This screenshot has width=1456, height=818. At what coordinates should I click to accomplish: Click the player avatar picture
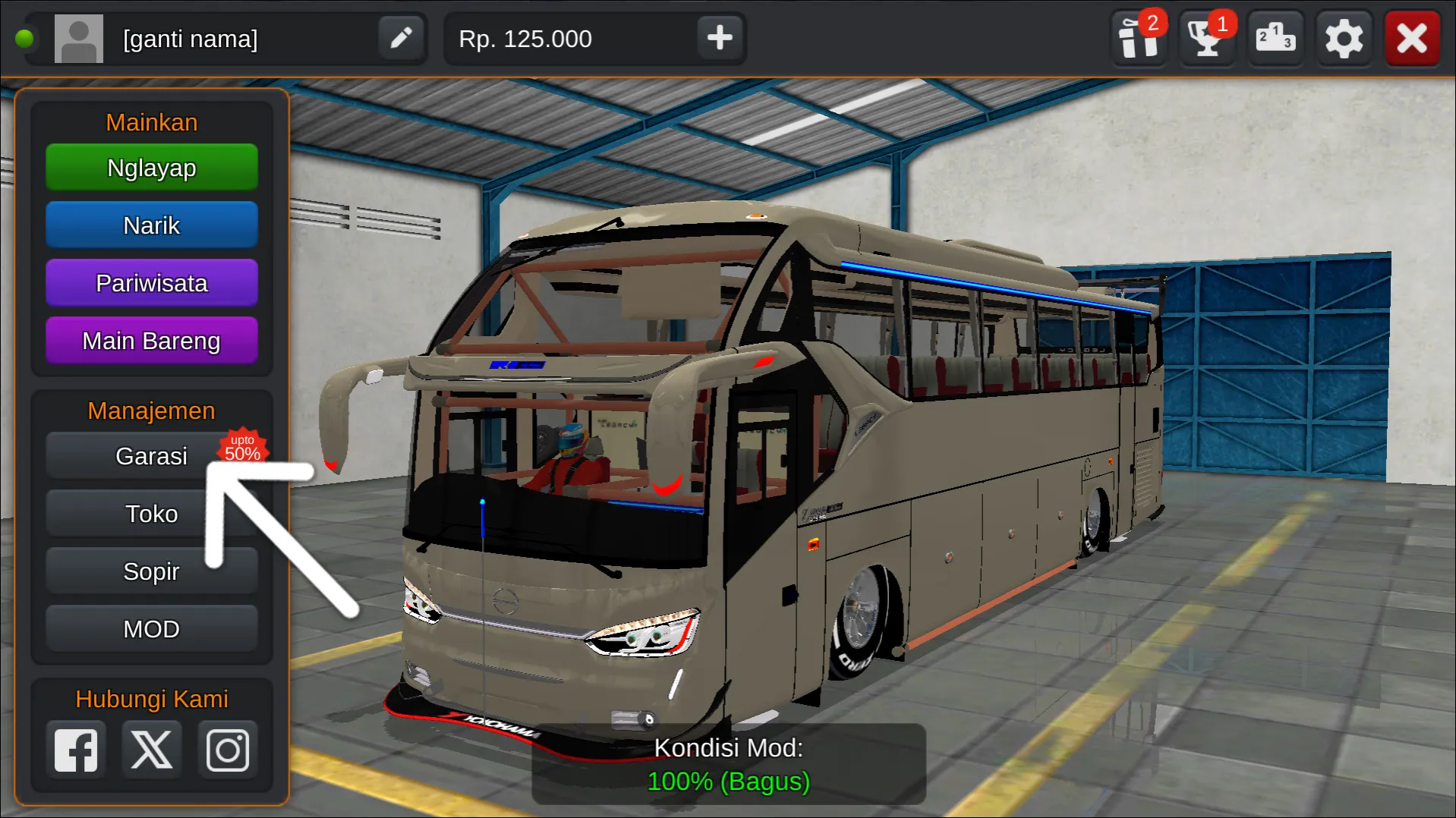click(x=79, y=38)
